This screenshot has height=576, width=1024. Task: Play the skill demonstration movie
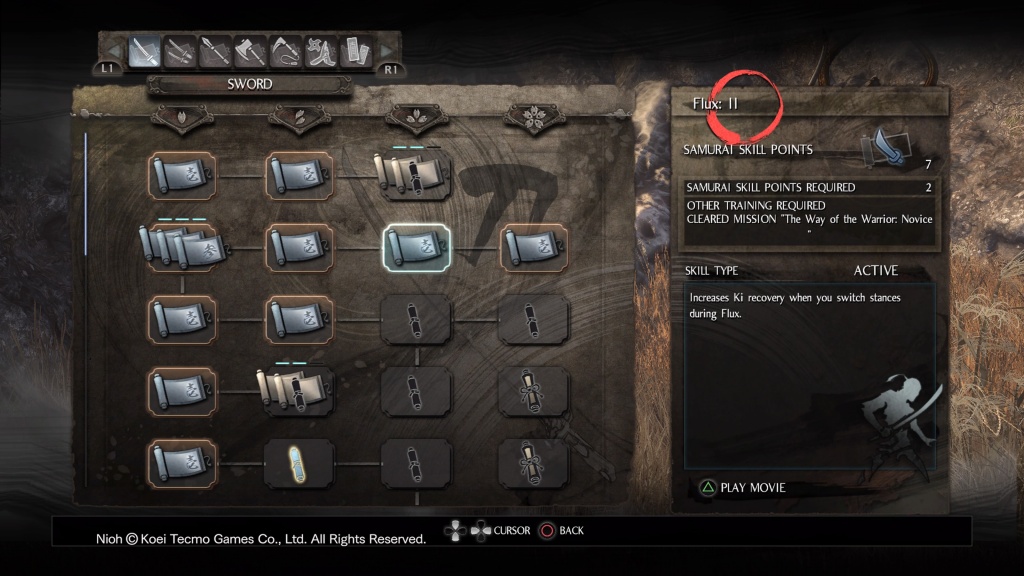tap(742, 488)
